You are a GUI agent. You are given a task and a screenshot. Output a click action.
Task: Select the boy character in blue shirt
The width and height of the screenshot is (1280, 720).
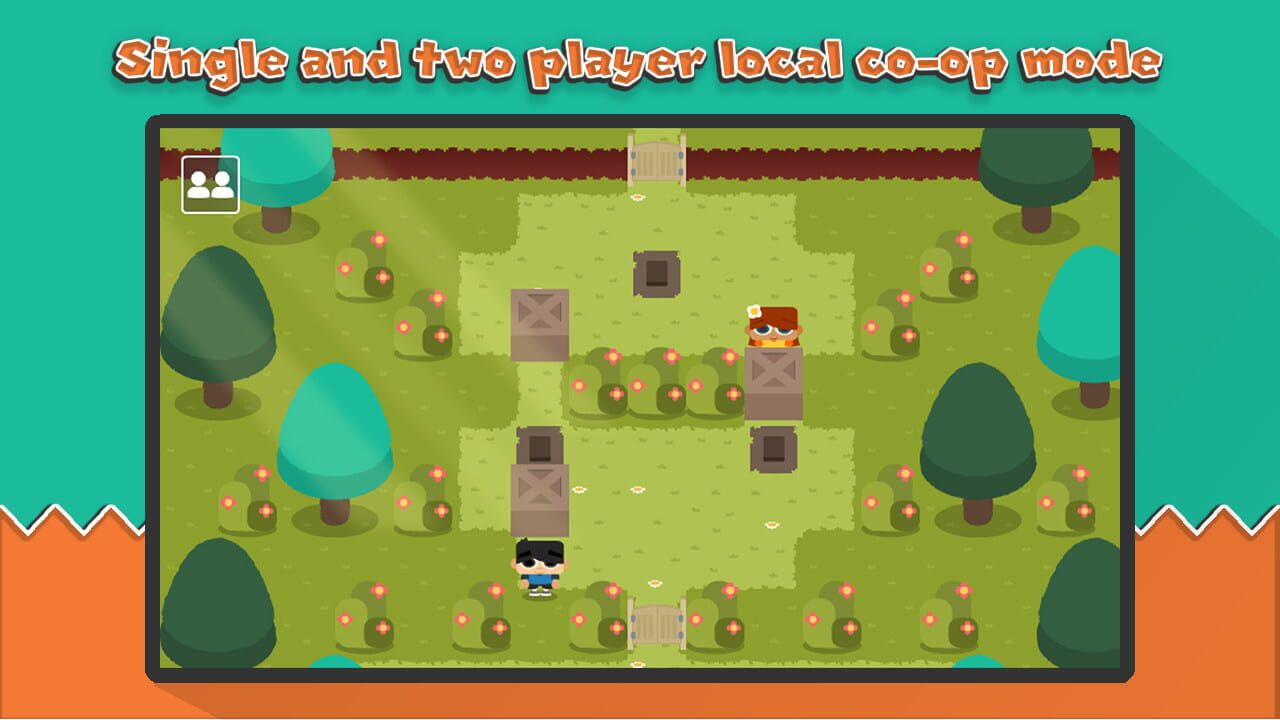(541, 566)
